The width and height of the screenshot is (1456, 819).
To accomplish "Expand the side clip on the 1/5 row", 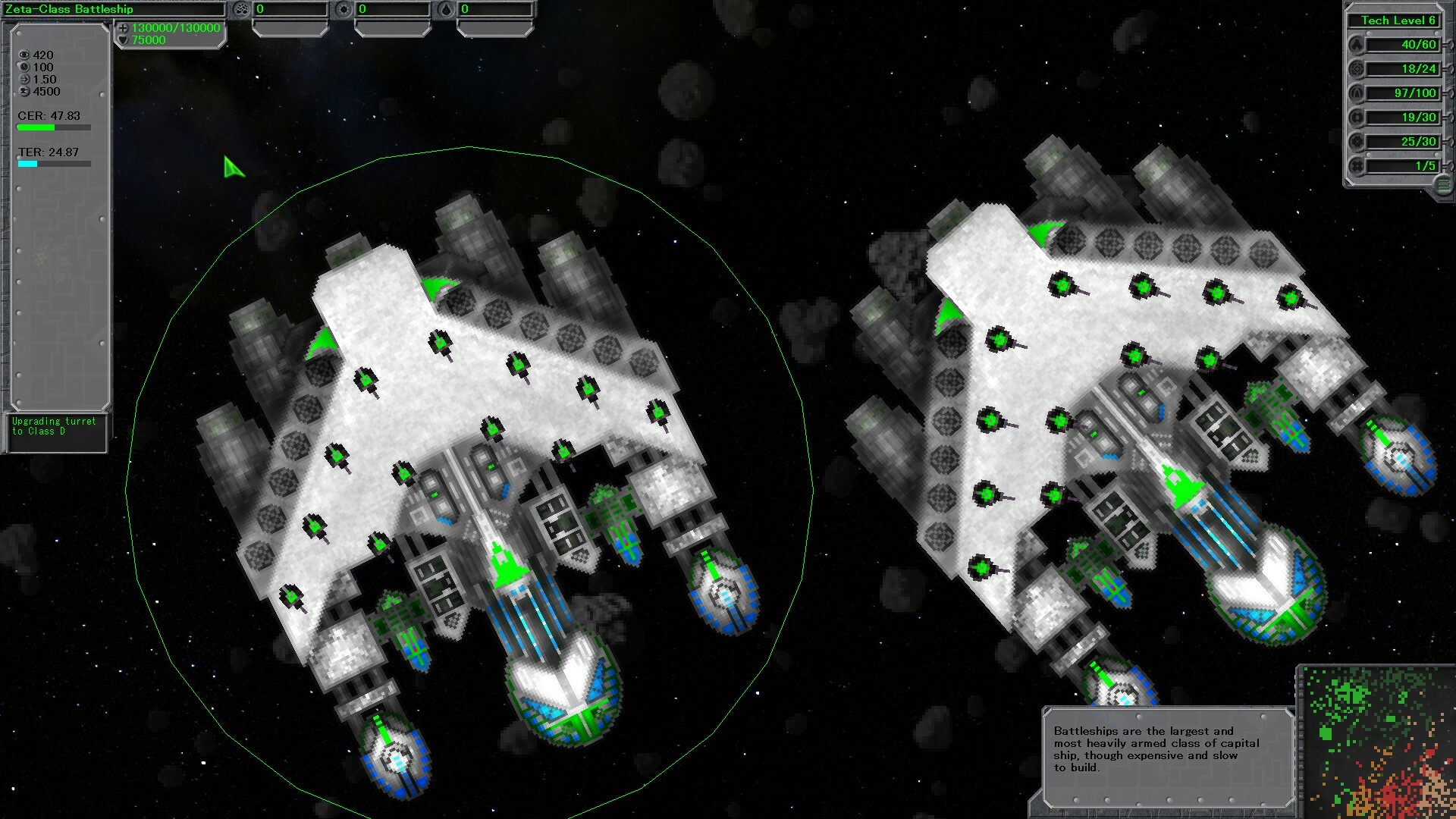I will click(1450, 166).
